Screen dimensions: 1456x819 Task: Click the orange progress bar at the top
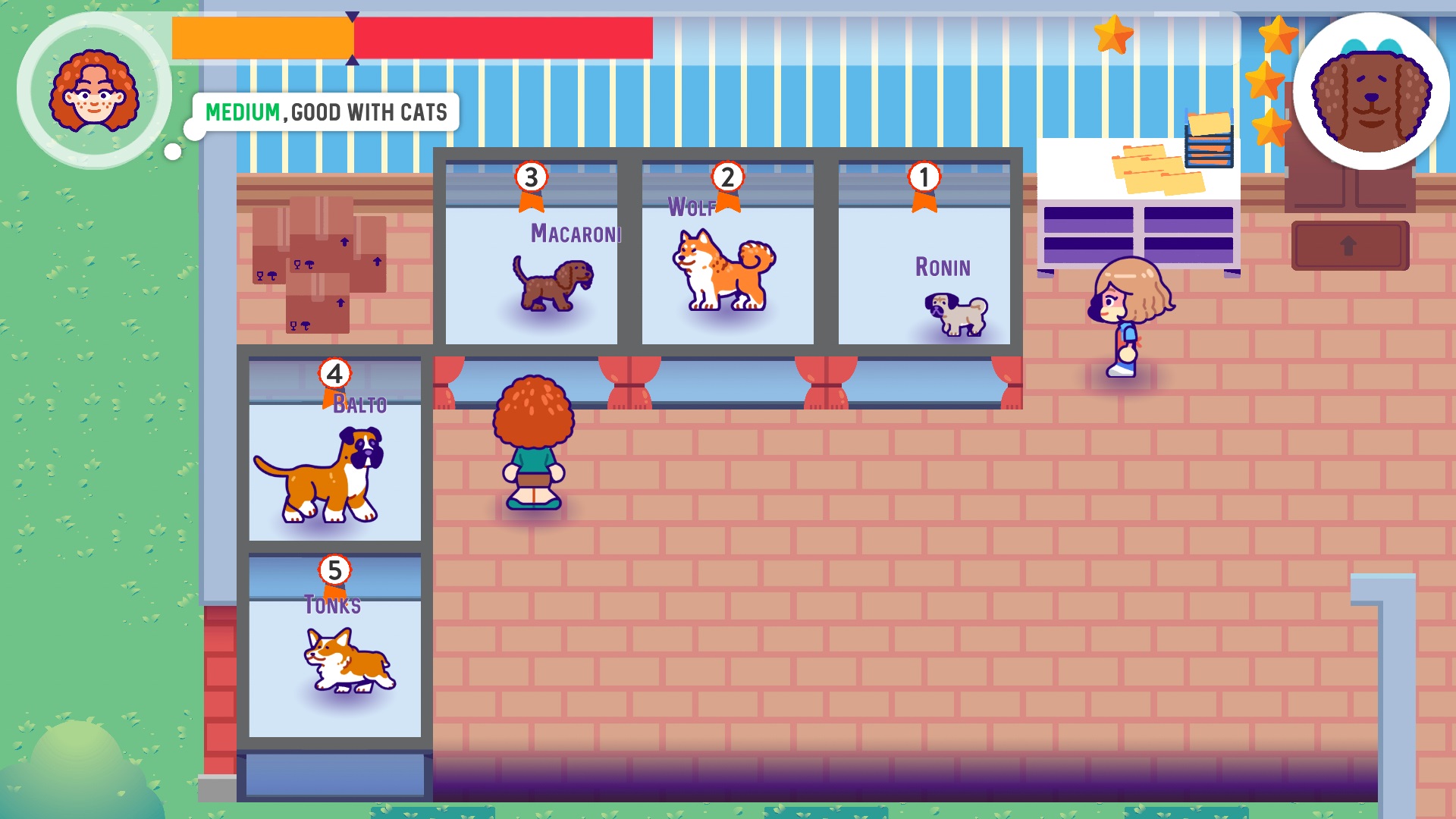[x=262, y=34]
